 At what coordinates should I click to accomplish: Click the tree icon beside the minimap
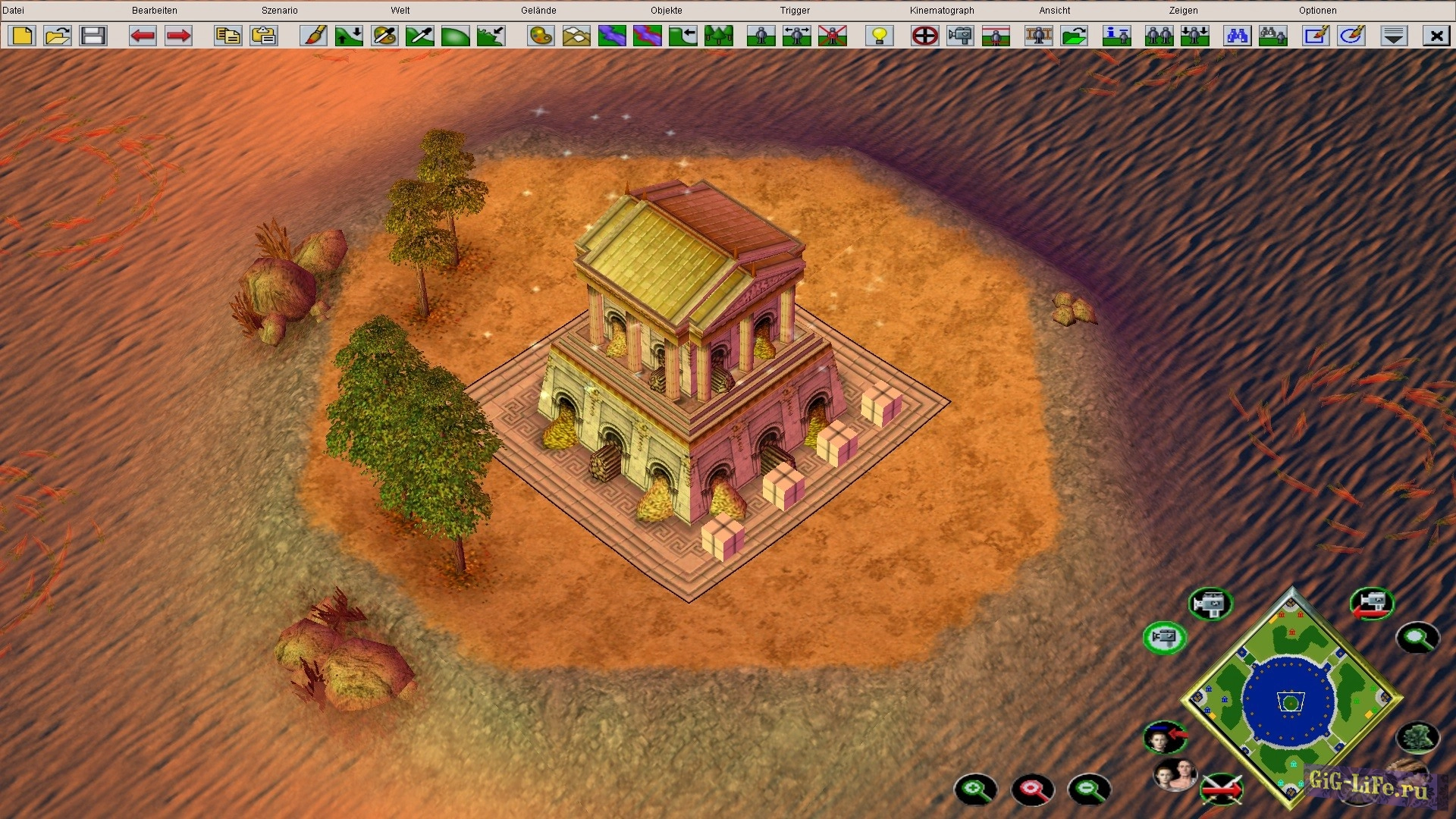[x=1417, y=737]
